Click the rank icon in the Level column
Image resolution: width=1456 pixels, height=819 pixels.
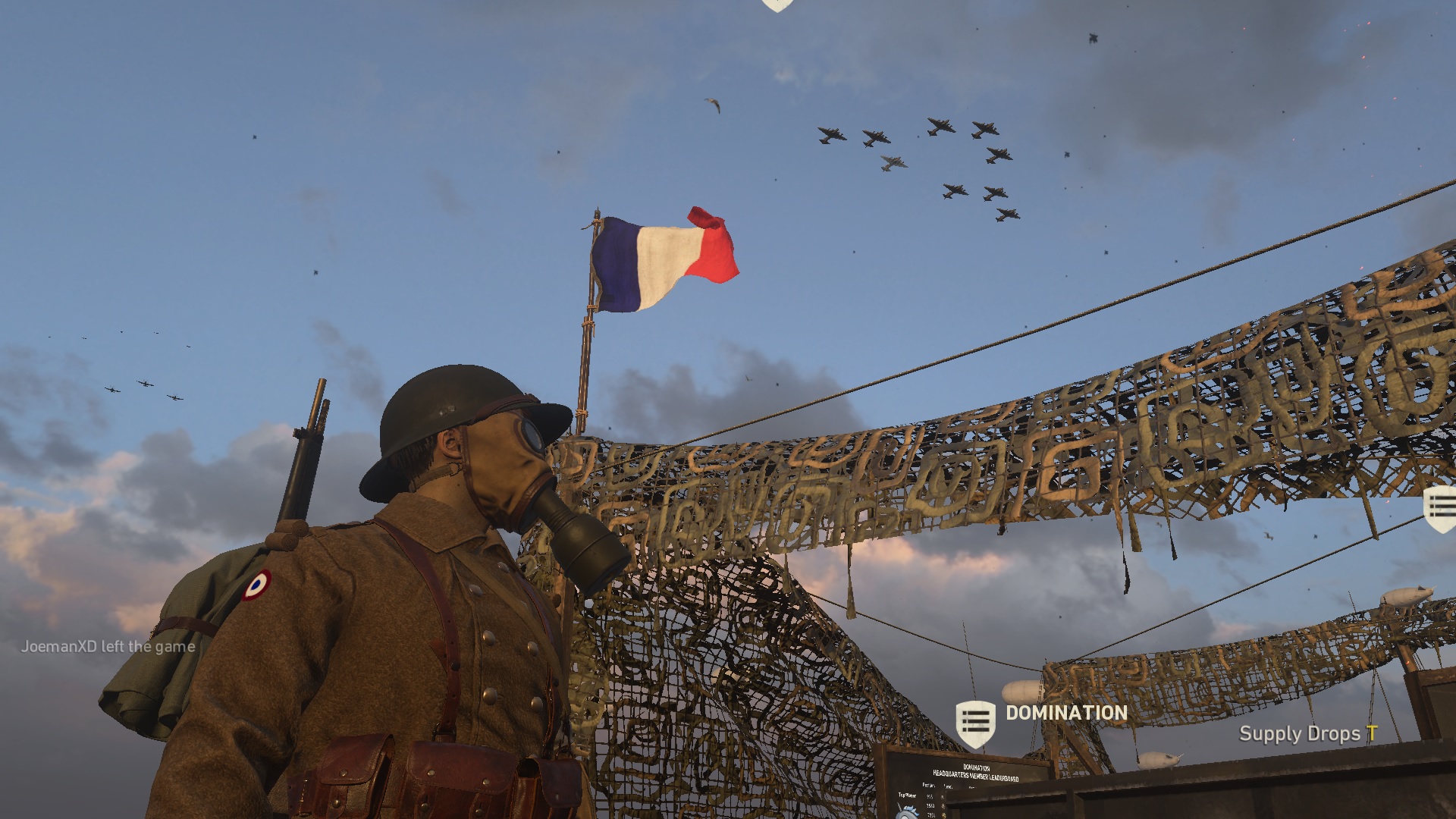pyautogui.click(x=943, y=796)
